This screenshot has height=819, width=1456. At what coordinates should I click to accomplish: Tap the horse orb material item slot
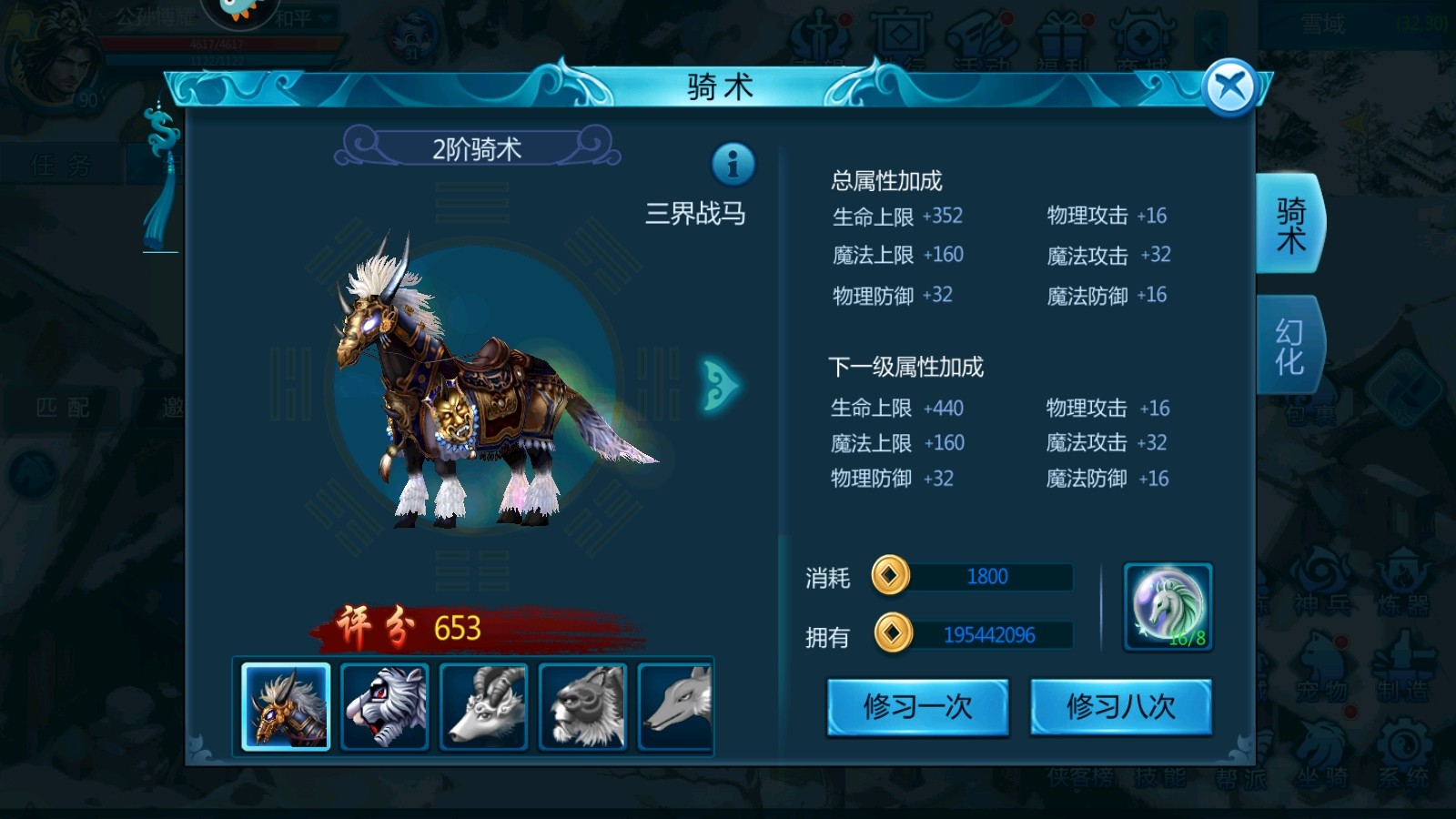(1168, 606)
